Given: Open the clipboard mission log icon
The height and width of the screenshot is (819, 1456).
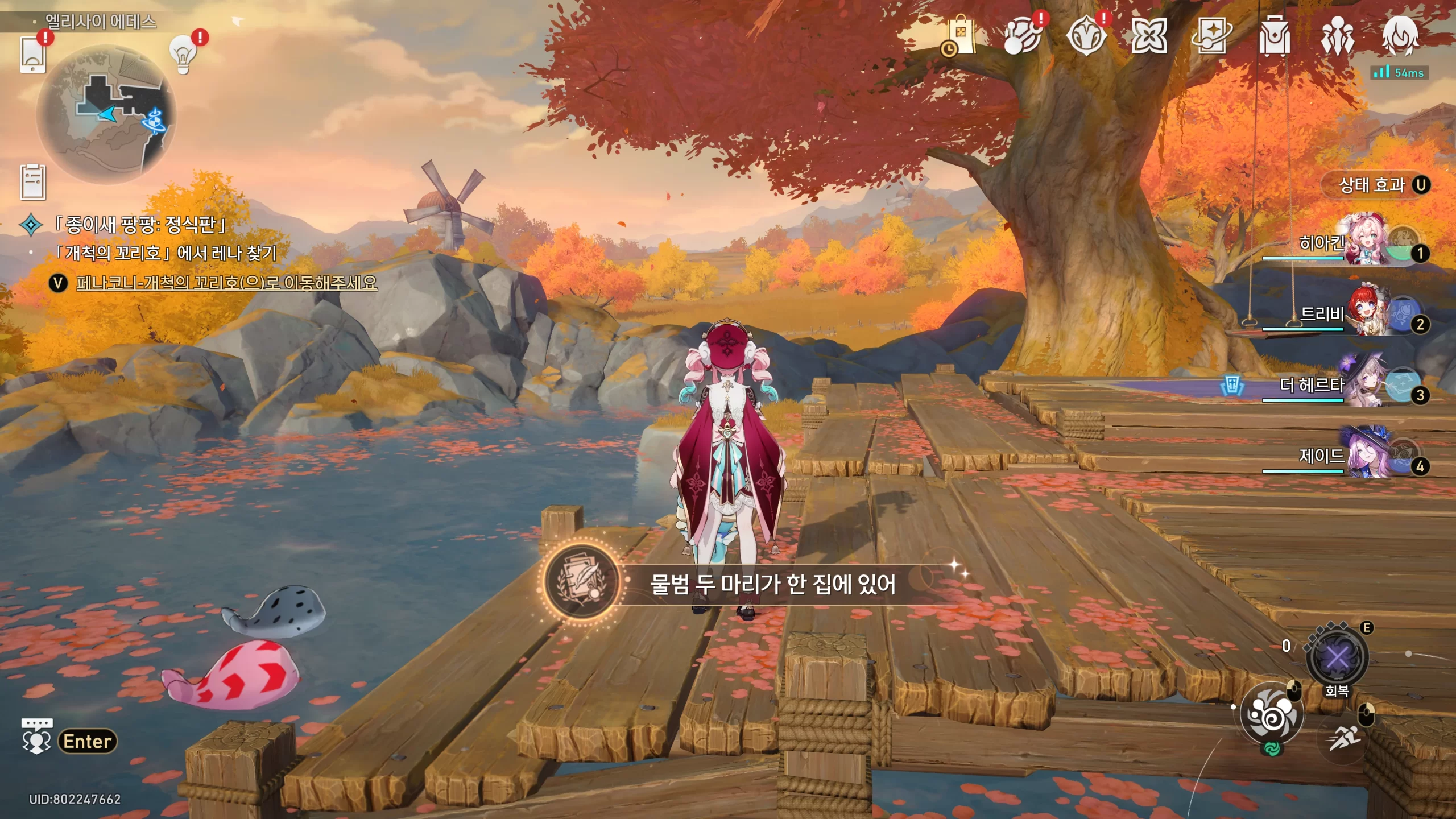Looking at the screenshot, I should pos(33,182).
